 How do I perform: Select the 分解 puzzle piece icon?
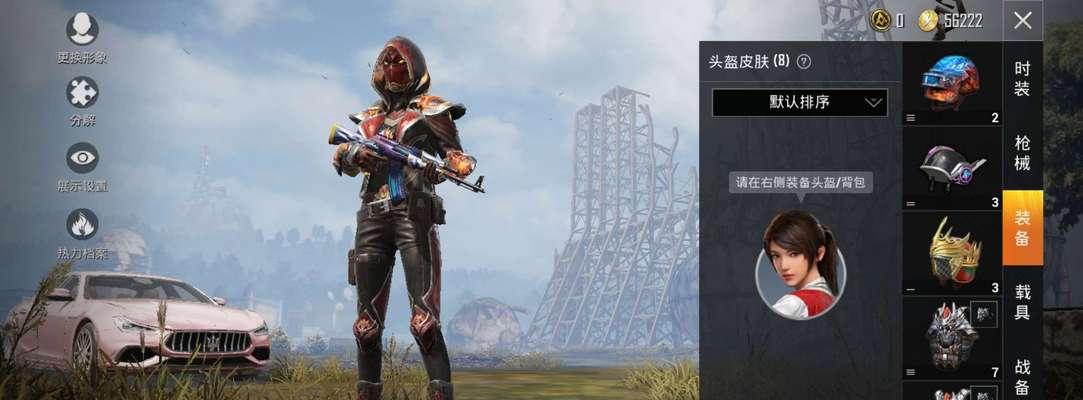pyautogui.click(x=82, y=93)
